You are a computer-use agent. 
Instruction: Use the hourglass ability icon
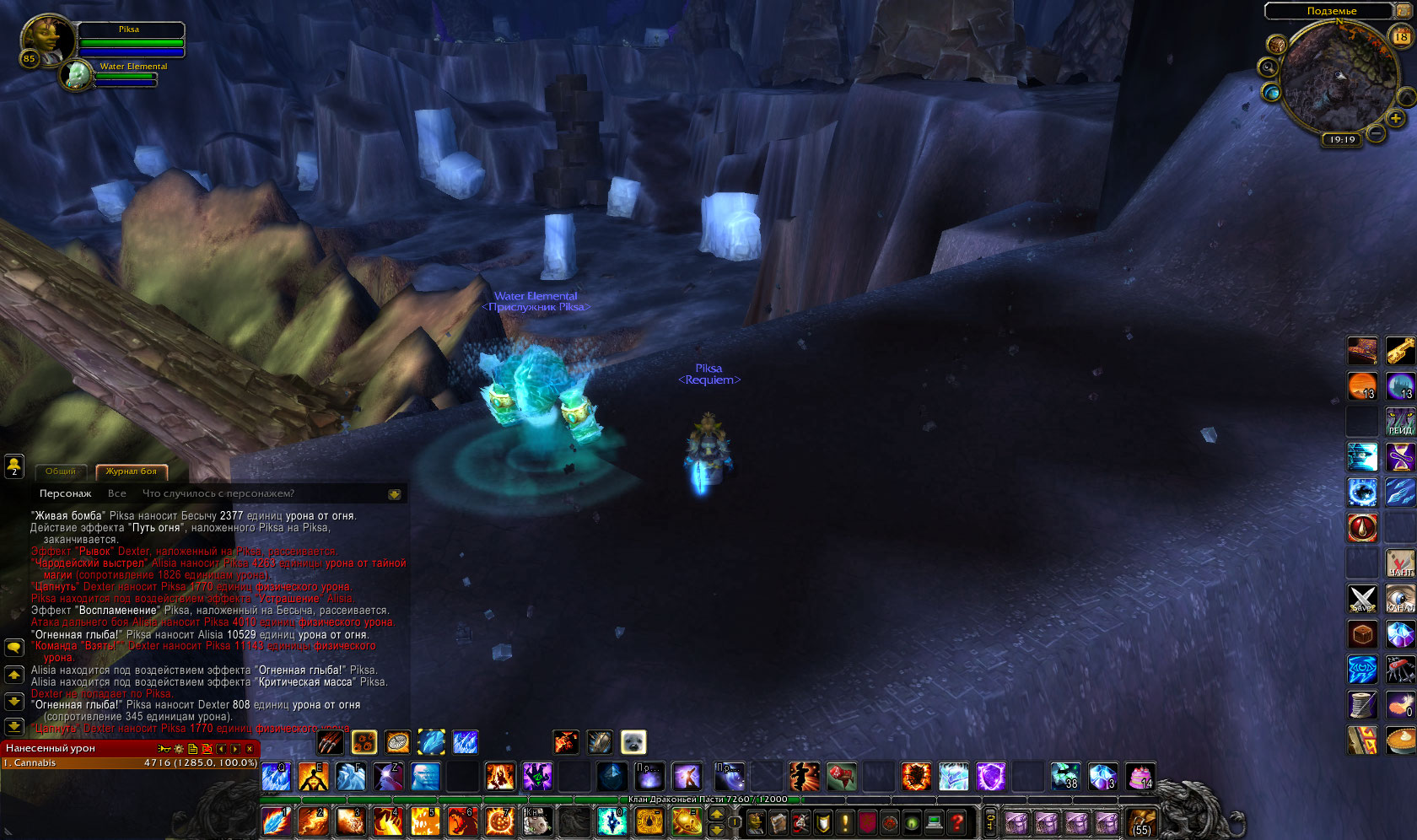tap(1400, 457)
